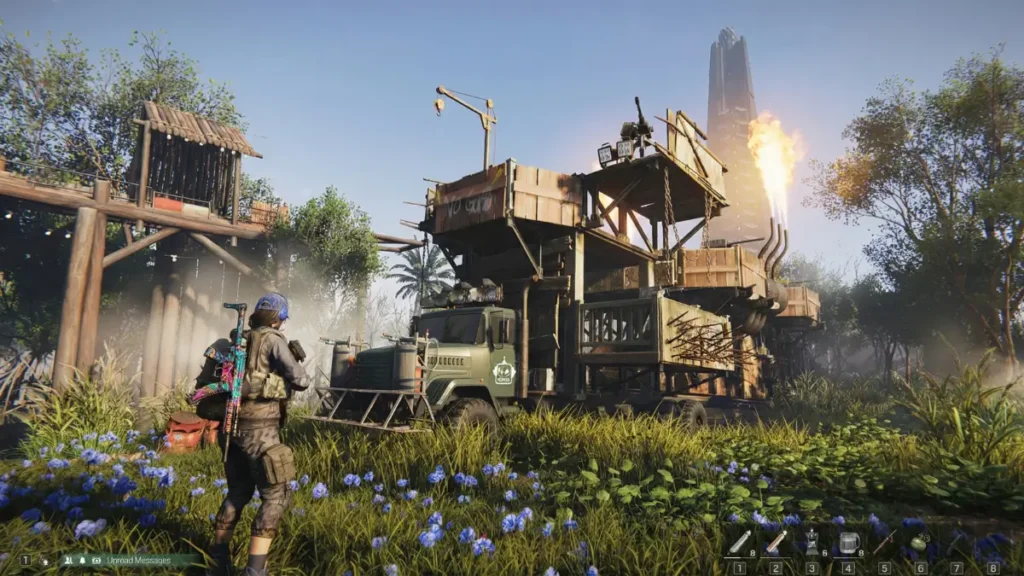Show notifications via the bell icon
Screen dimensions: 1024x576
tap(82, 561)
